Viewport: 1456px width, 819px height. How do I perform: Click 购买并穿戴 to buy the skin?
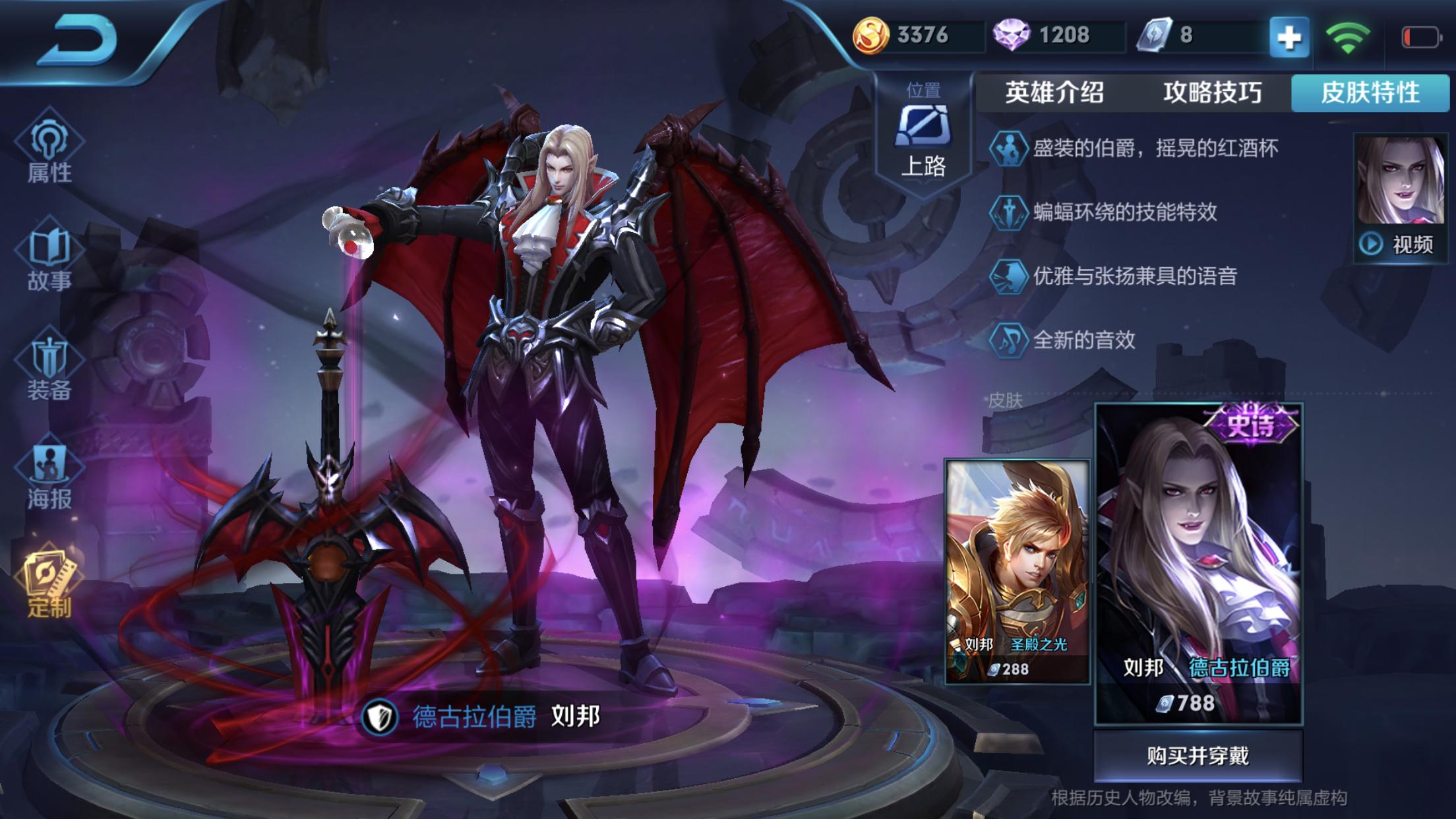coord(1198,756)
